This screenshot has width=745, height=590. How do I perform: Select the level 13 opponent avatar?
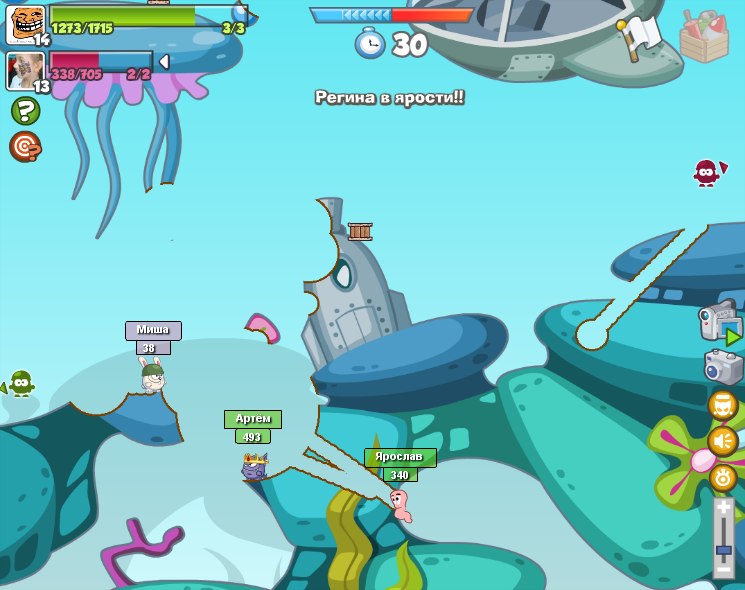point(25,70)
